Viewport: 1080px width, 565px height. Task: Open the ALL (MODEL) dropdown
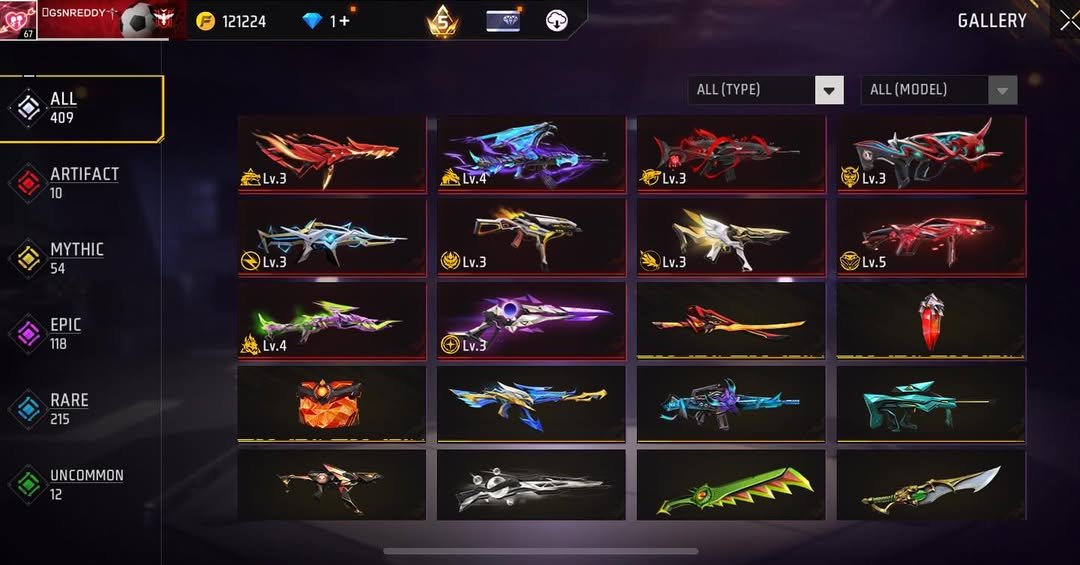(x=938, y=90)
